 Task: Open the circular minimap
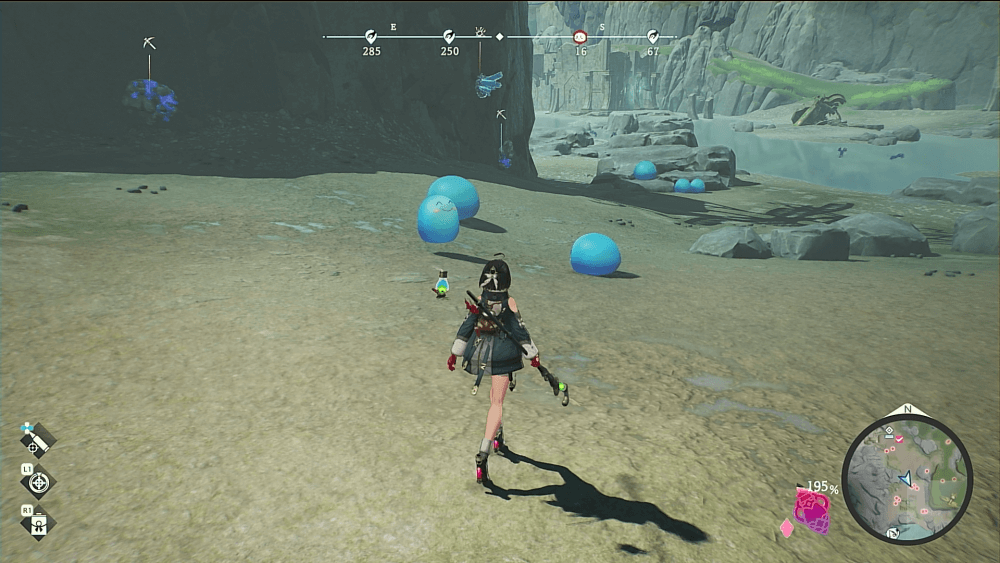(907, 479)
